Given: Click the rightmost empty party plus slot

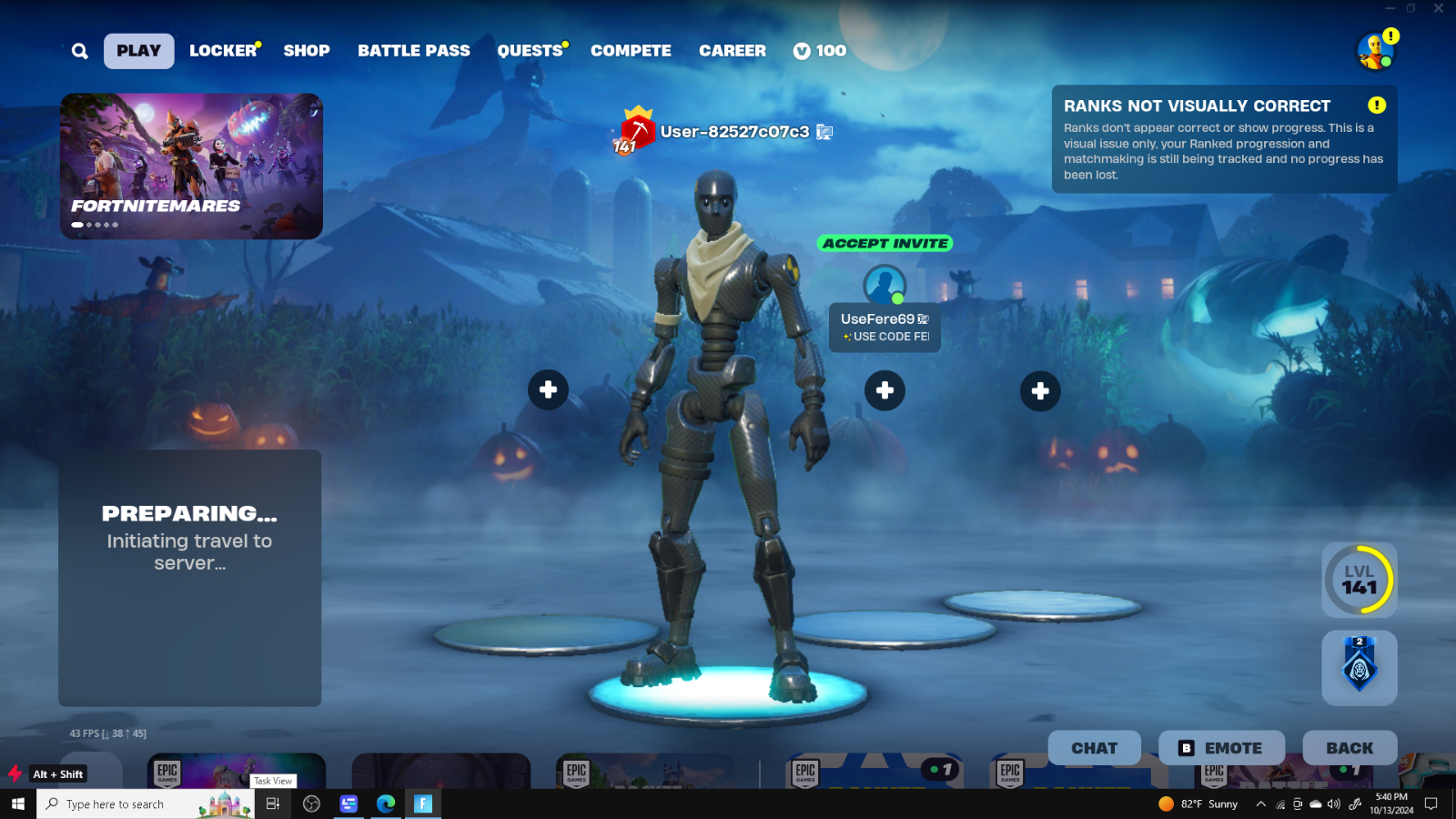Looking at the screenshot, I should click(x=1040, y=389).
